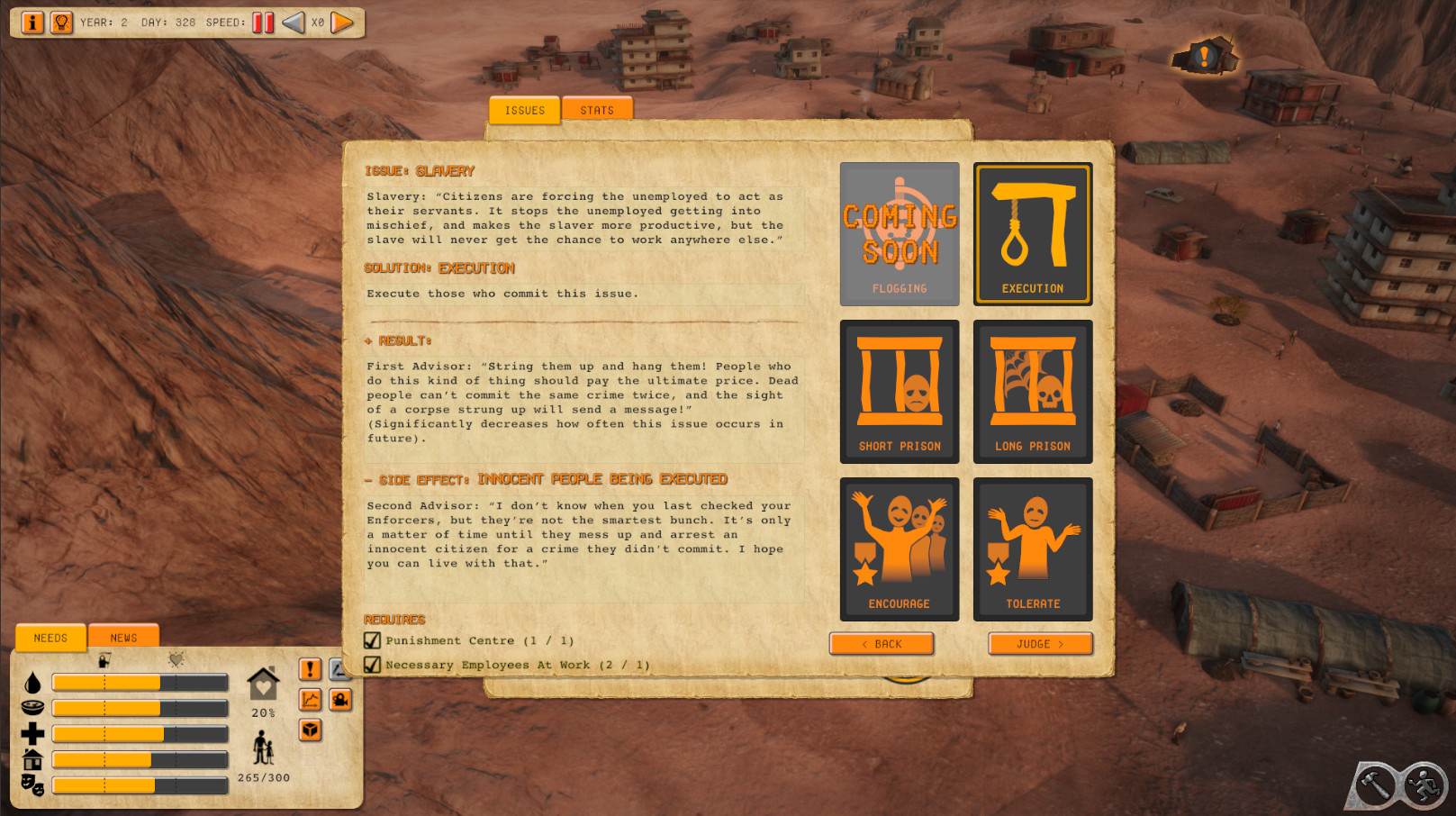Toggle the Necessary Employees At Work checkbox
The image size is (1456, 816).
(x=371, y=665)
